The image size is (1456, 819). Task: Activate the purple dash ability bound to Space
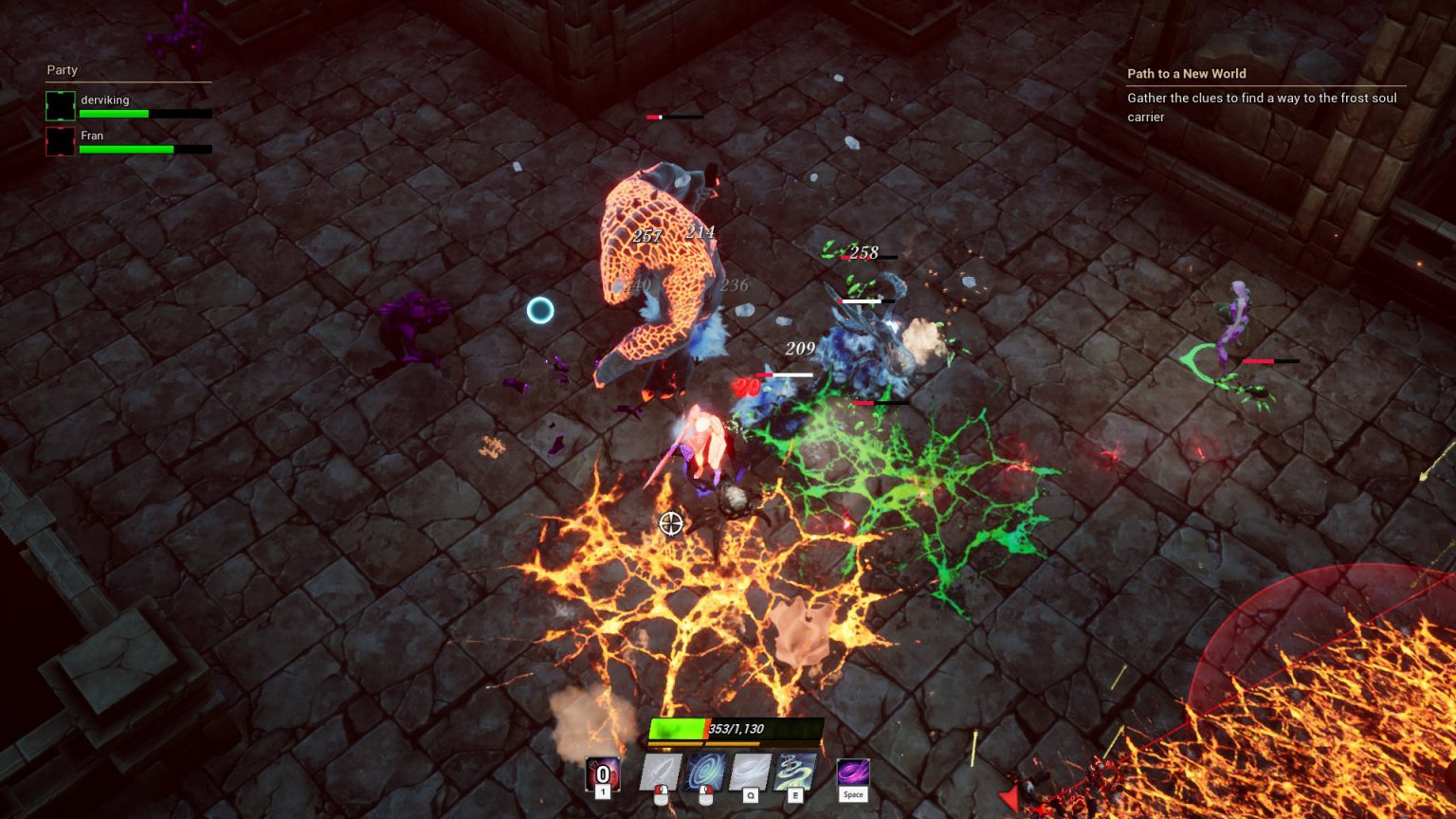point(853,772)
